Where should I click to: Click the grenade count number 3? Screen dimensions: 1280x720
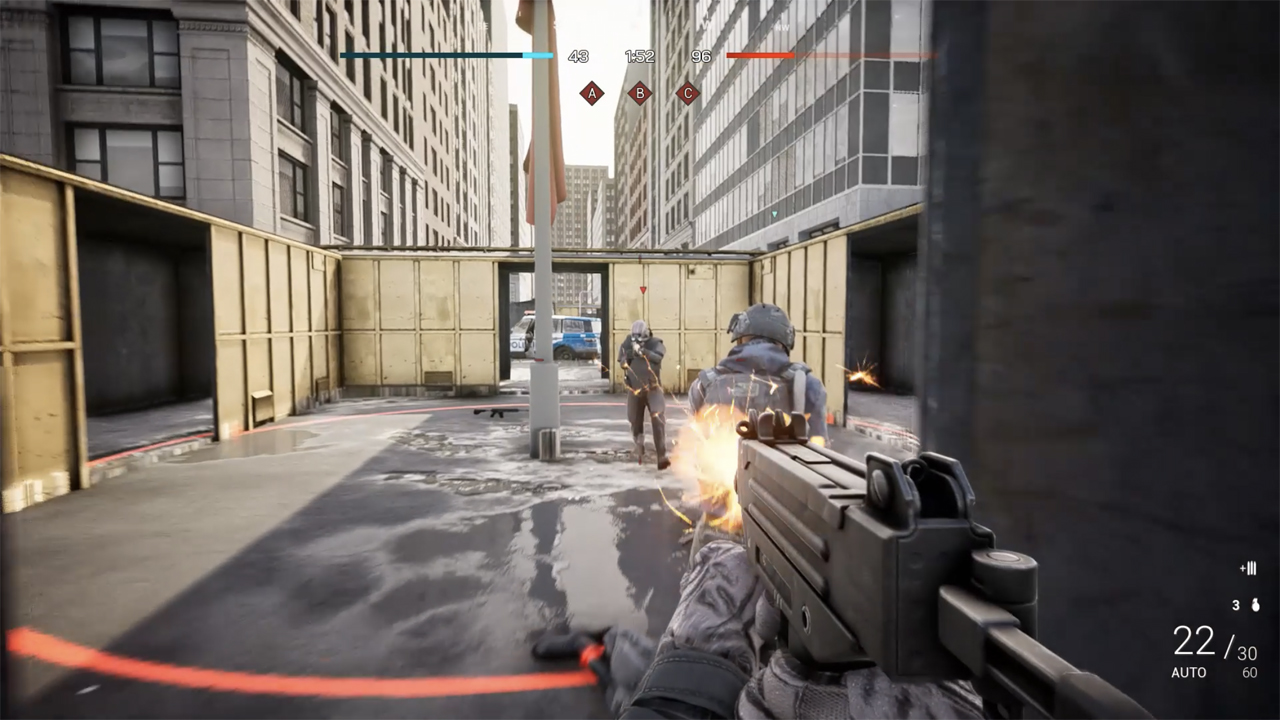1236,604
